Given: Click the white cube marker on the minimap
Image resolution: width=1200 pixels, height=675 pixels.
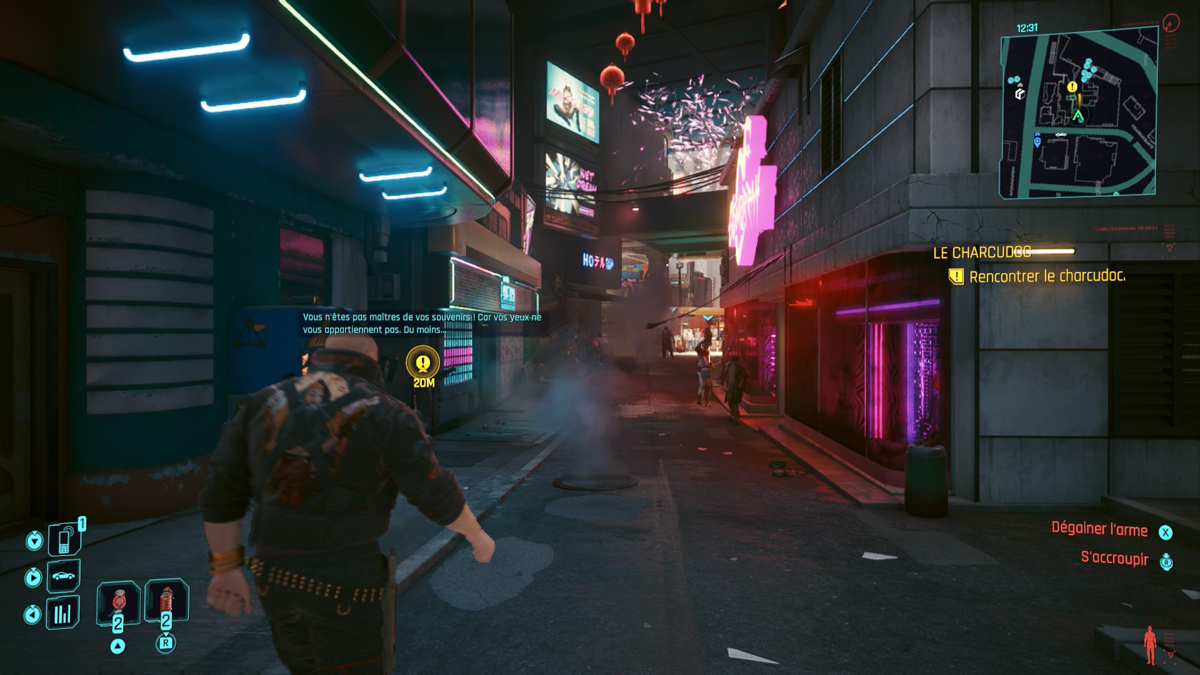Looking at the screenshot, I should [x=1019, y=93].
